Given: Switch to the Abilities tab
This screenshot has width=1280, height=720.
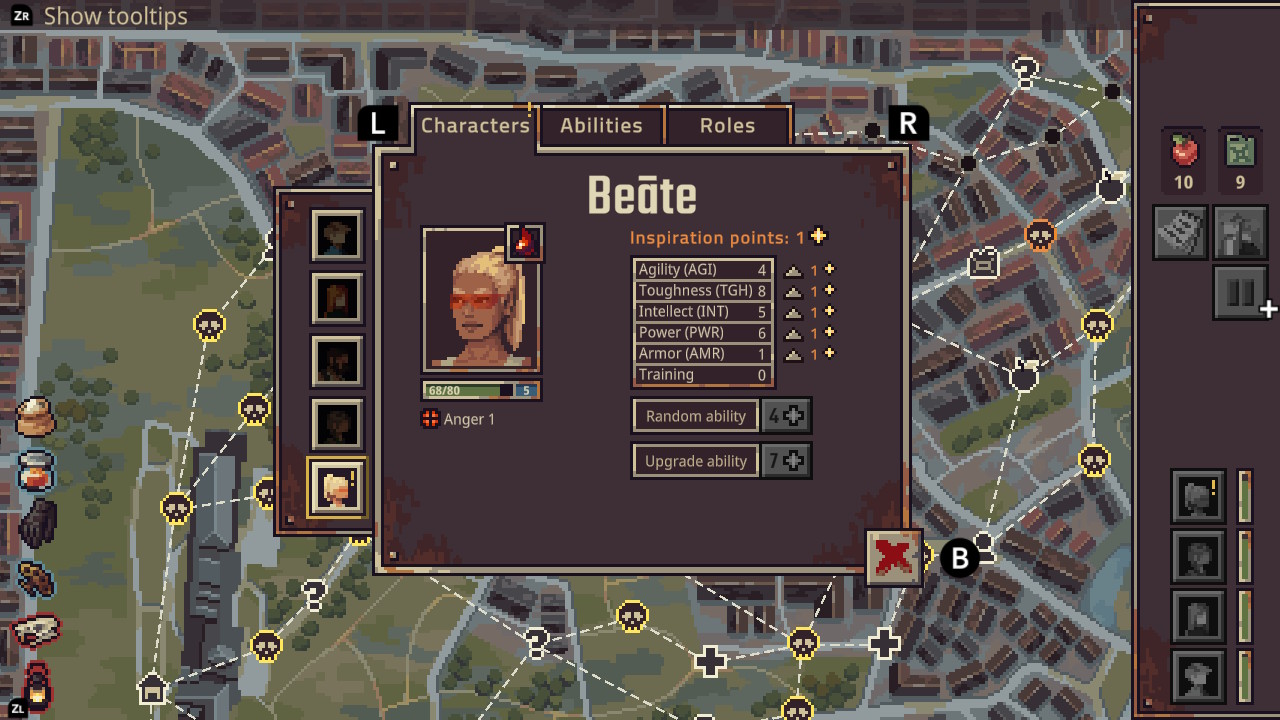Looking at the screenshot, I should pyautogui.click(x=601, y=125).
